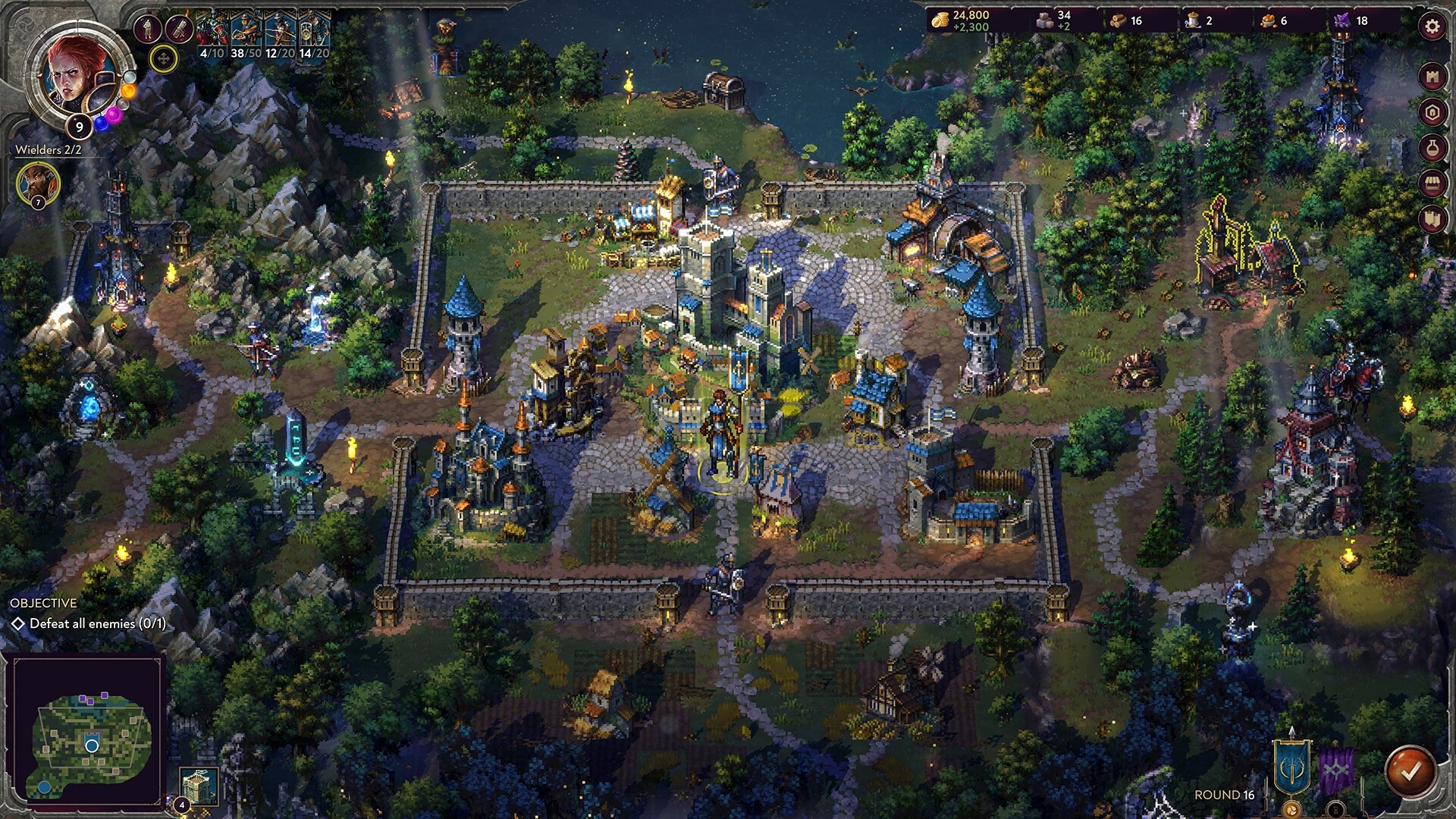This screenshot has width=1456, height=819.
Task: Click the hexagon helmet icon button
Action: (x=1432, y=112)
